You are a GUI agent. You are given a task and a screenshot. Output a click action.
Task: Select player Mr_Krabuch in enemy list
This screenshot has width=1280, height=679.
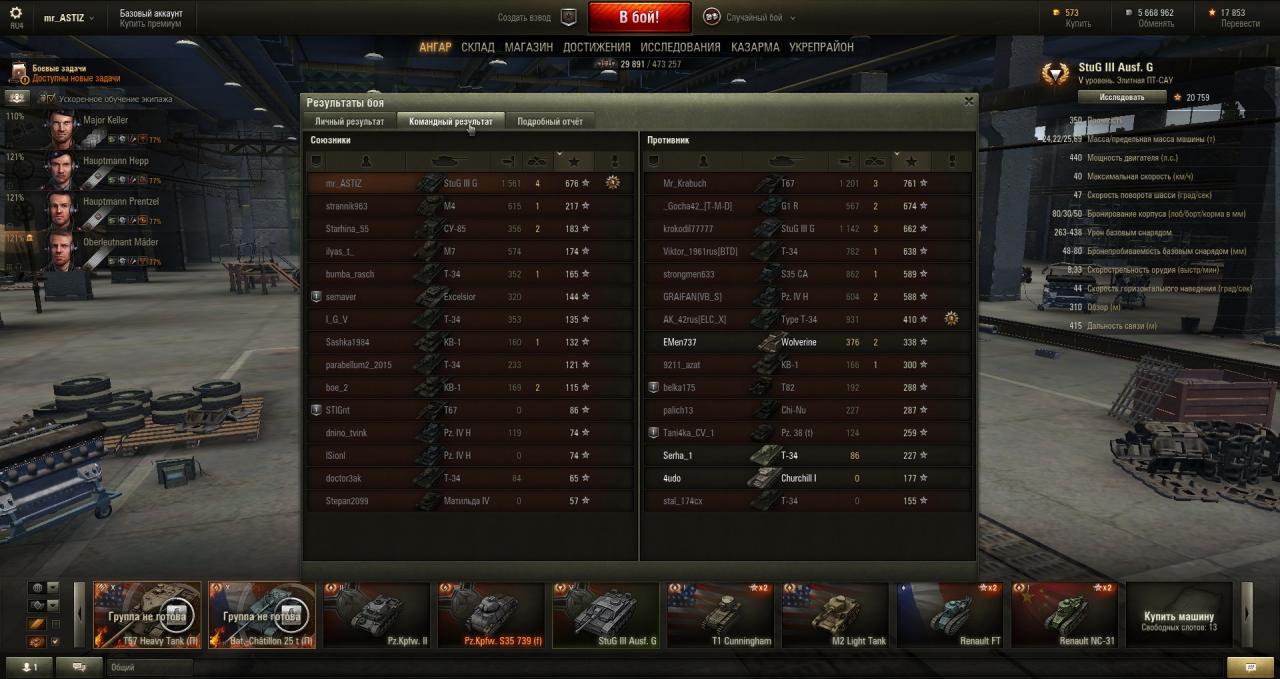coord(685,183)
